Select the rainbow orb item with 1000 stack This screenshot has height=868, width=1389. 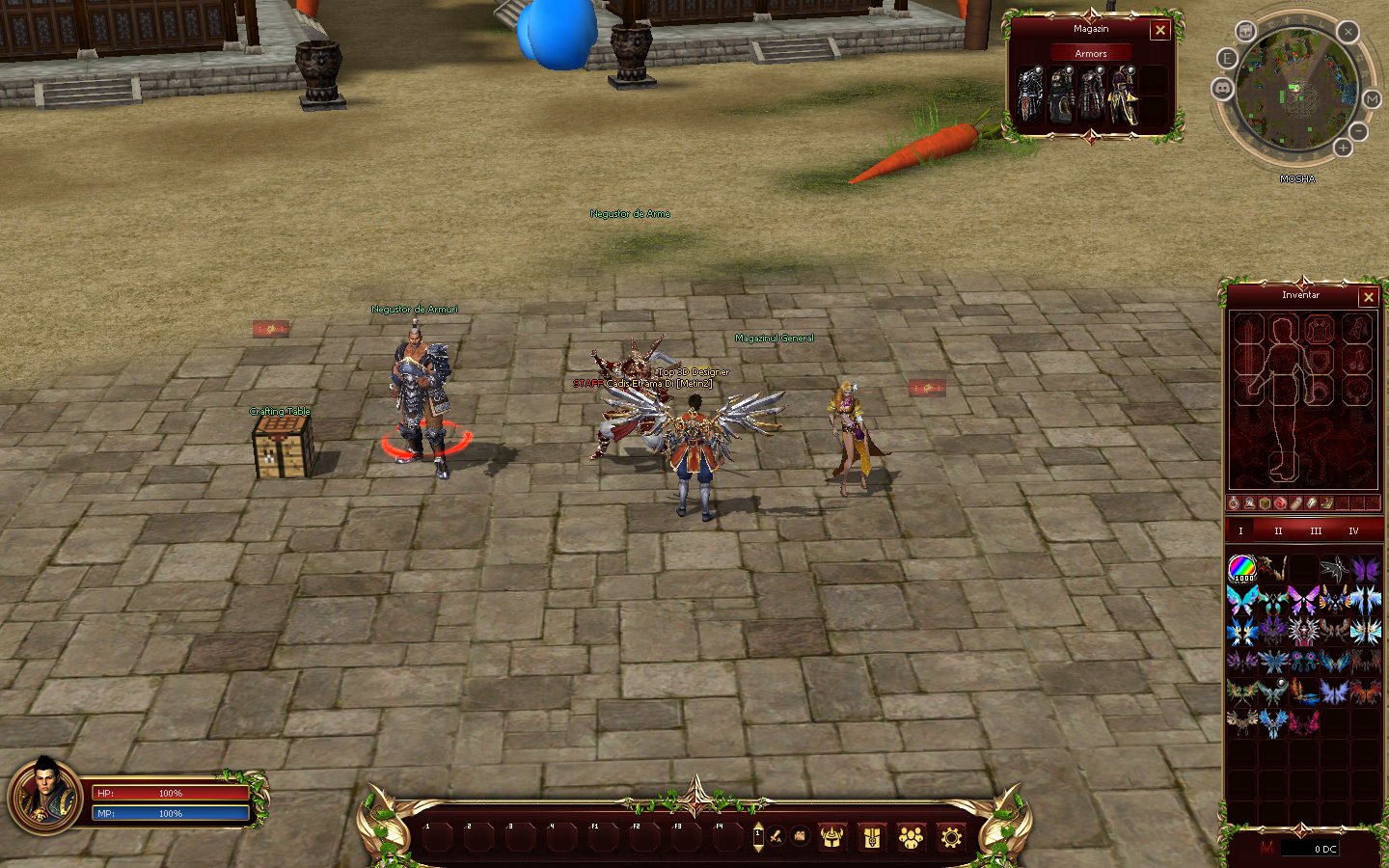[x=1241, y=569]
